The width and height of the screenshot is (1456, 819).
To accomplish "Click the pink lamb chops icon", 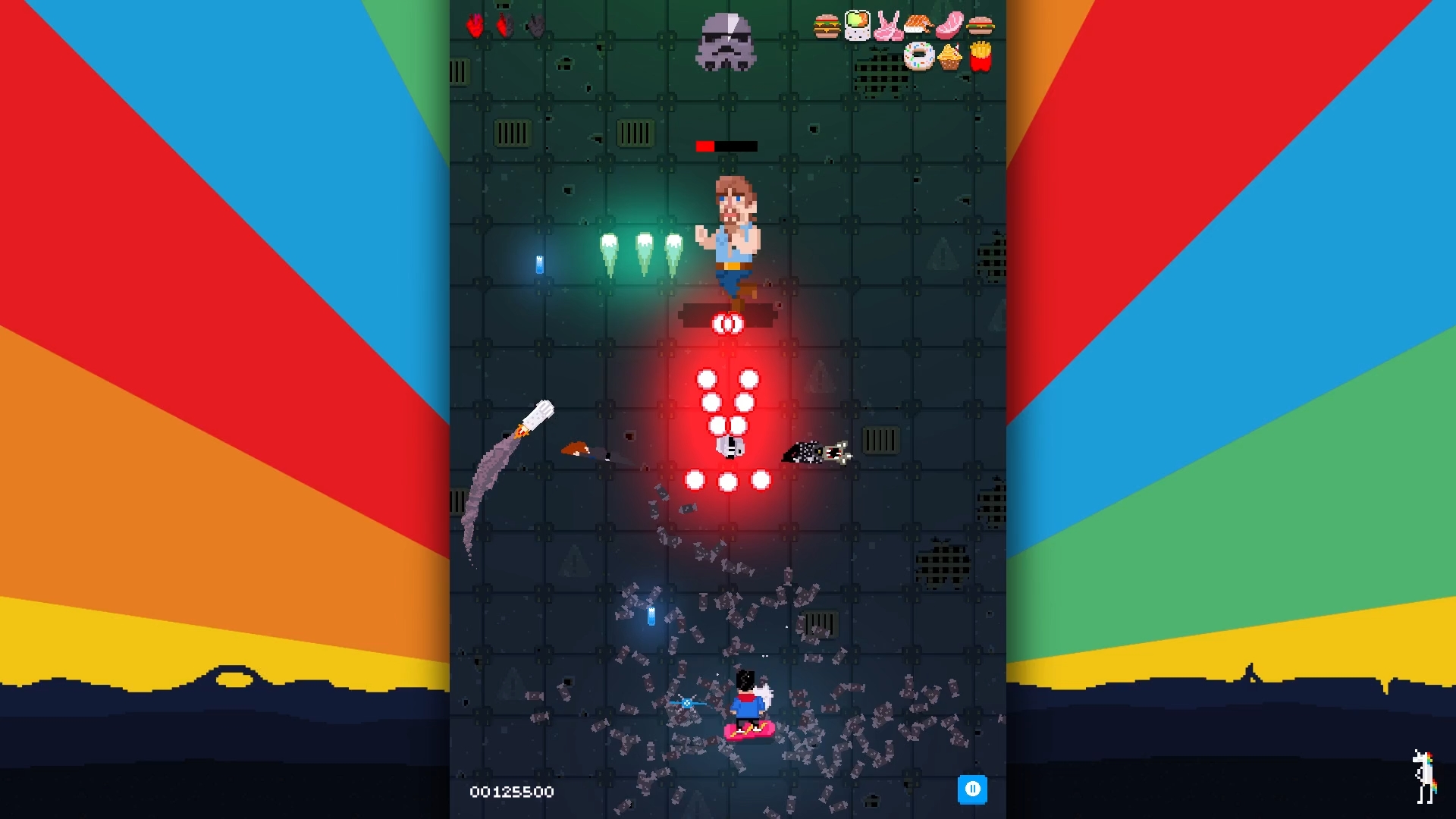I will click(x=888, y=26).
